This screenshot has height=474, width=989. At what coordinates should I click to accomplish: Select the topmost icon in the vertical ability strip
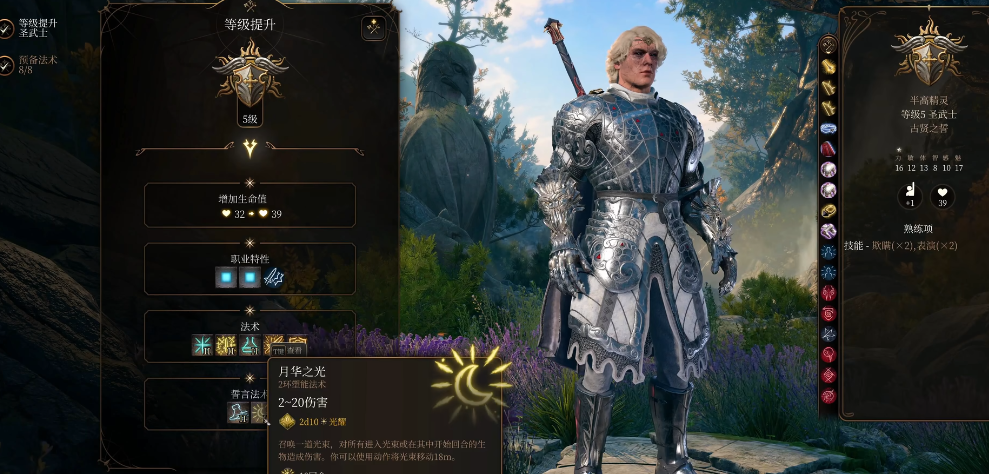pyautogui.click(x=828, y=46)
